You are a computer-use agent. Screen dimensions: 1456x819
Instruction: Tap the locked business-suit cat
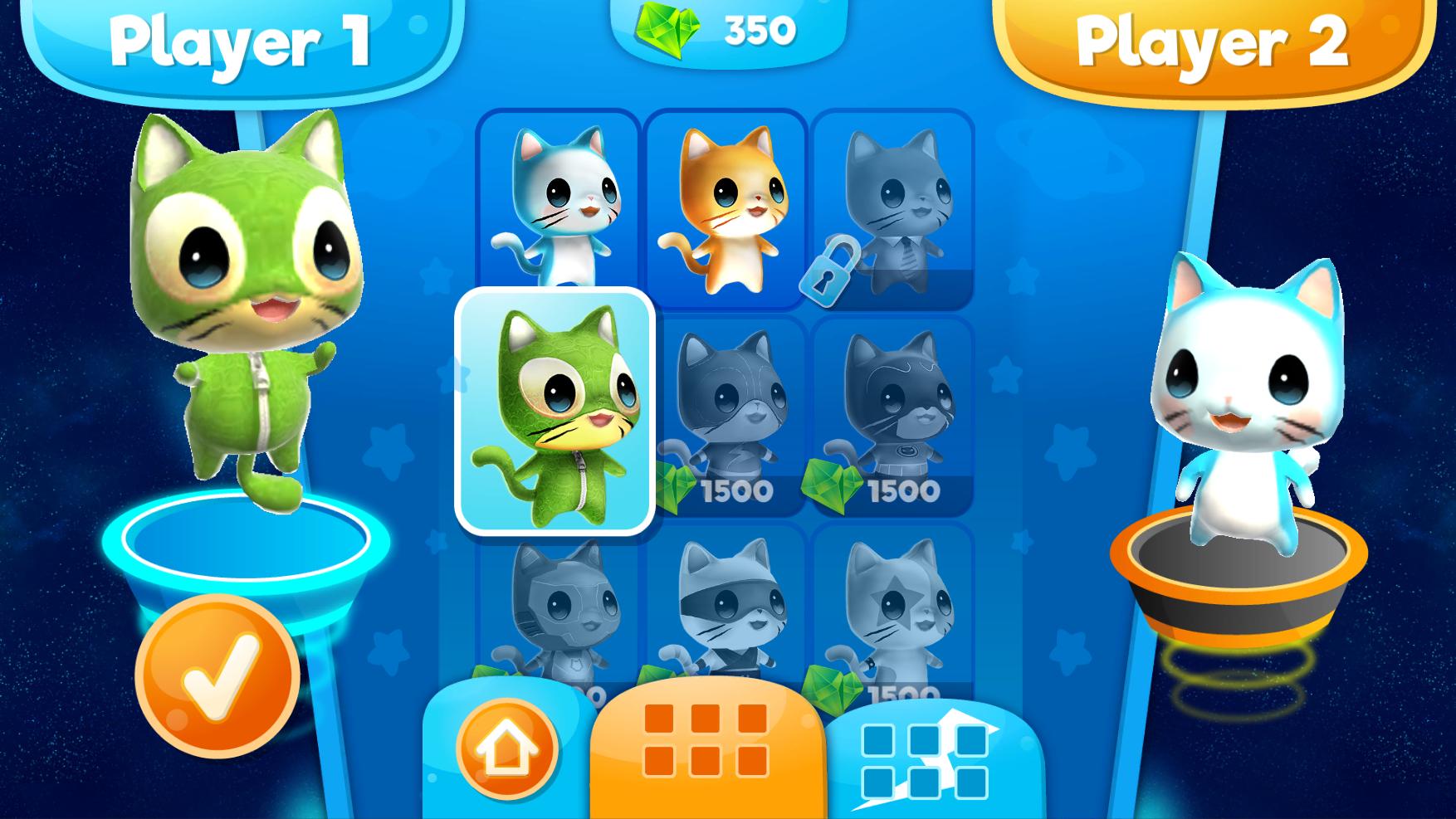pyautogui.click(x=897, y=203)
